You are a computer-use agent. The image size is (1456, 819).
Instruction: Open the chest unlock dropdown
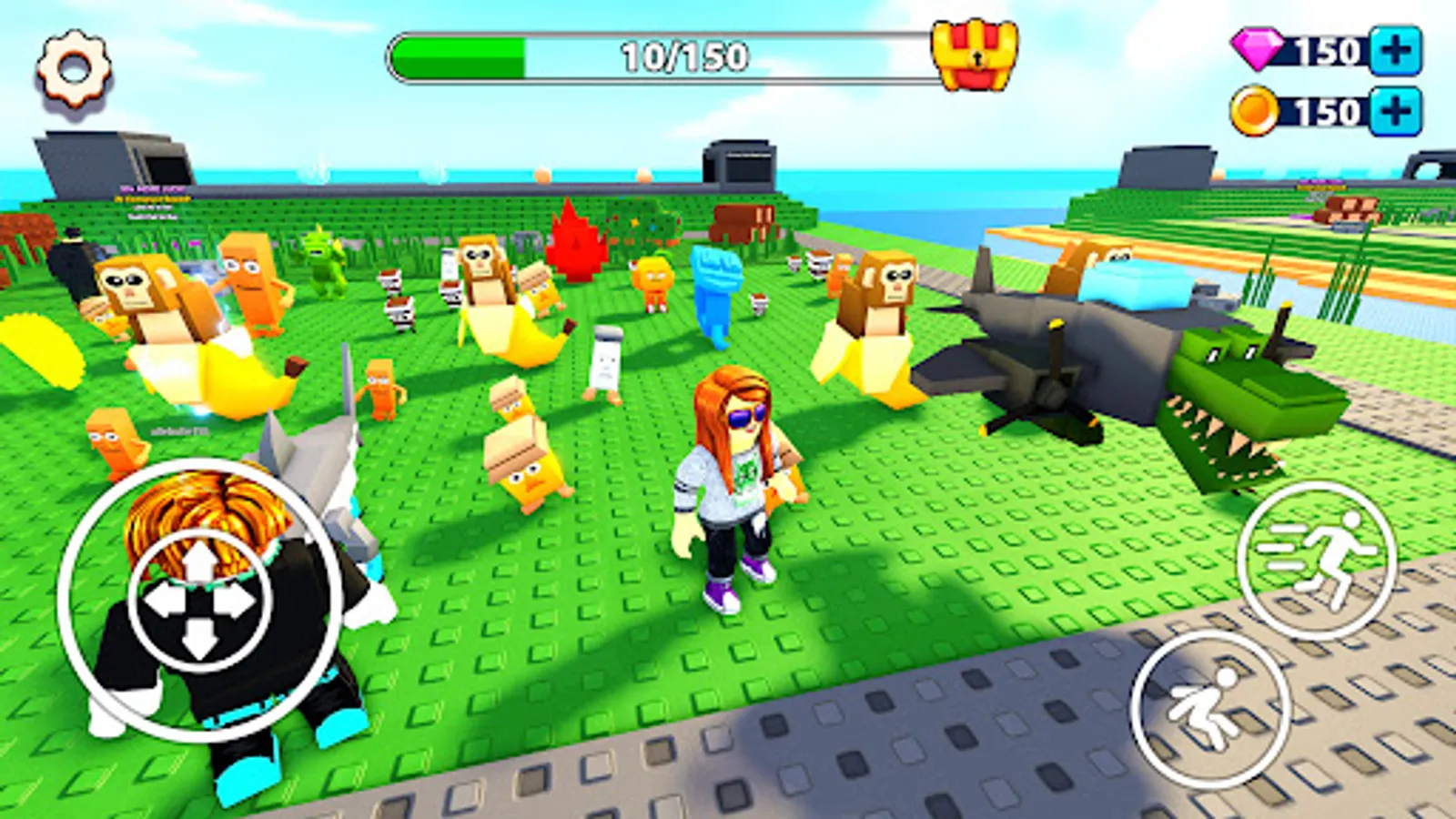click(974, 56)
